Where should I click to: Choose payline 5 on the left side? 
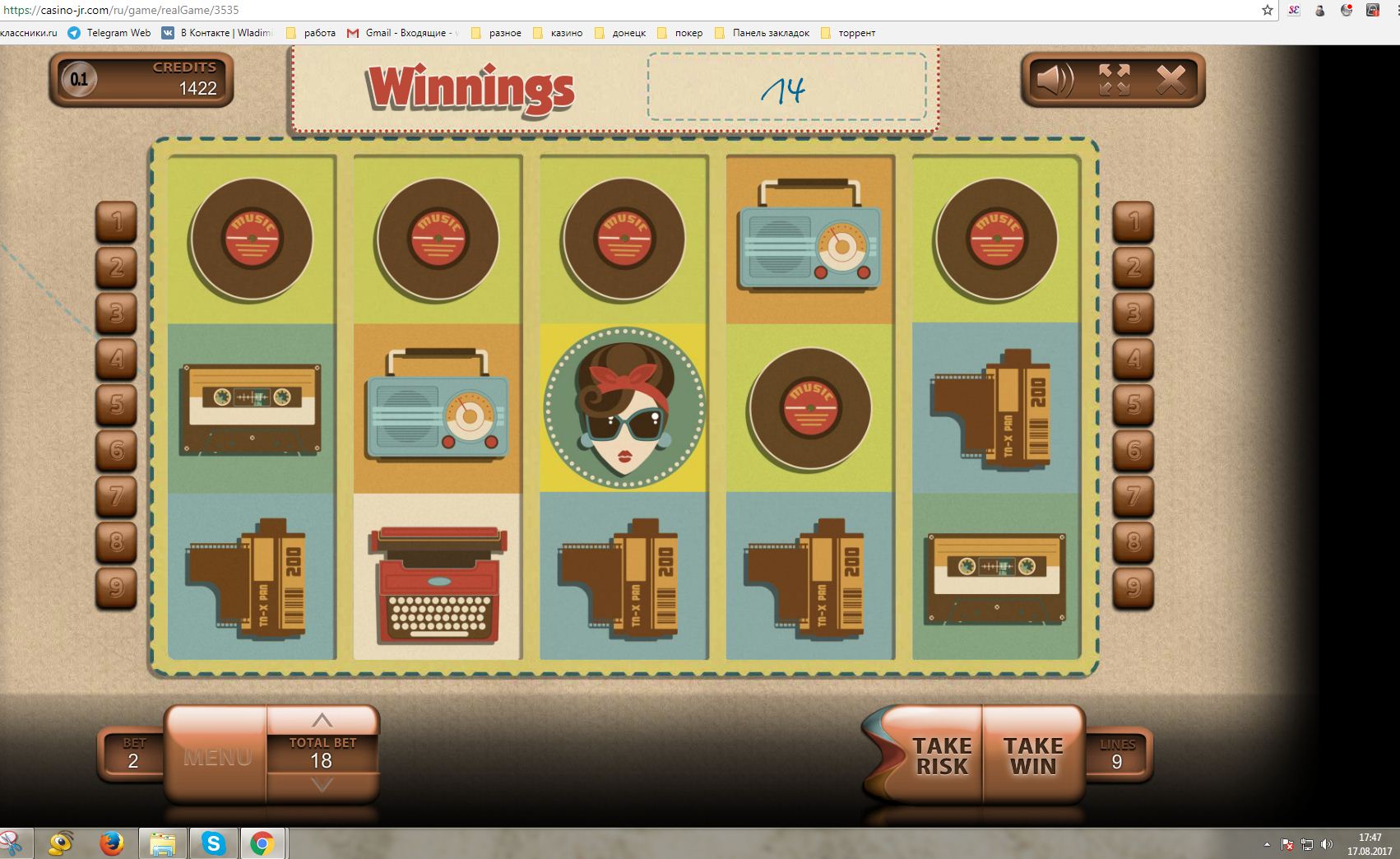(x=117, y=404)
